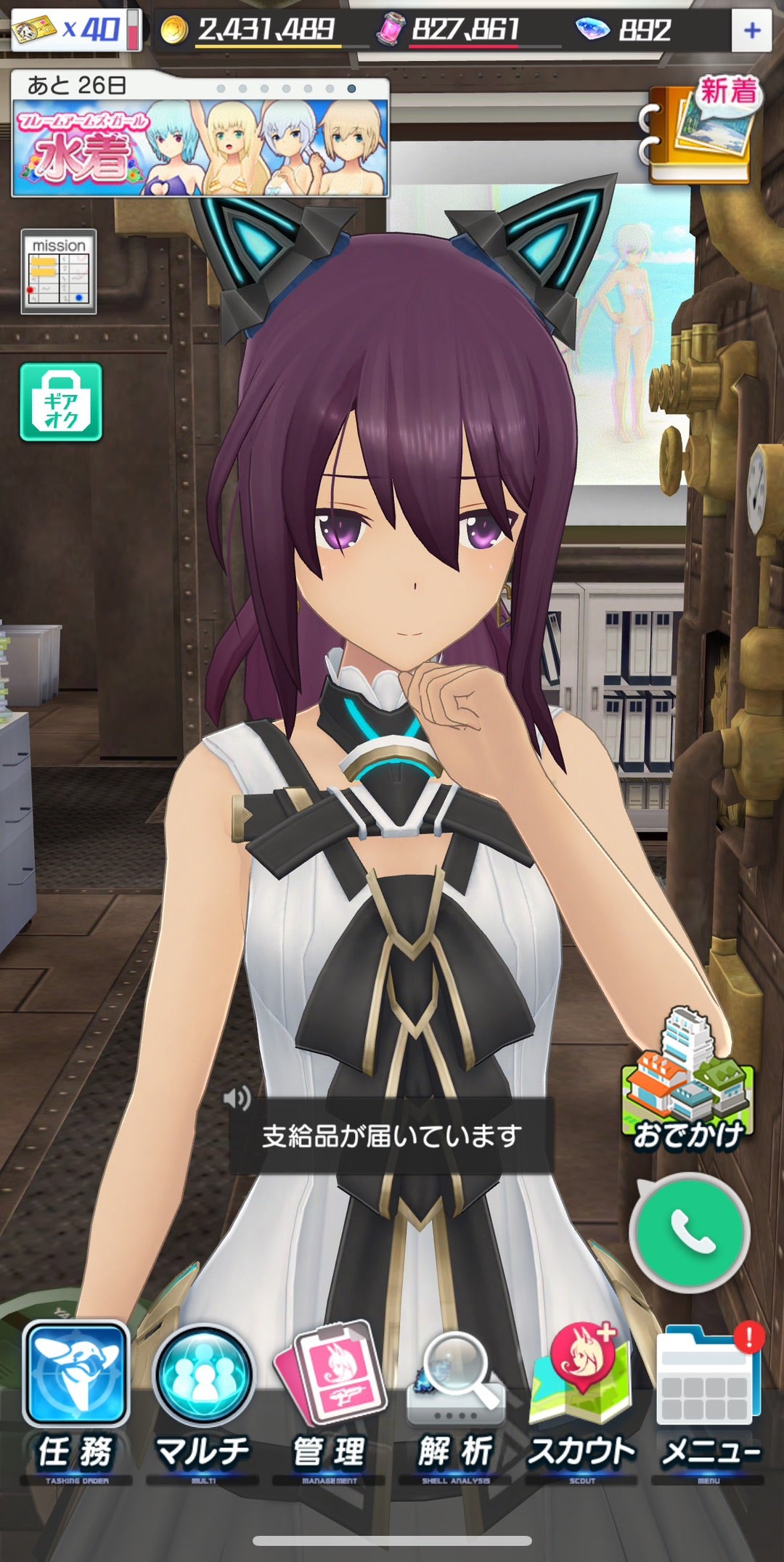Screen dimensions: 784x1562
Task: Tap the green phone call button
Action: point(690,1231)
